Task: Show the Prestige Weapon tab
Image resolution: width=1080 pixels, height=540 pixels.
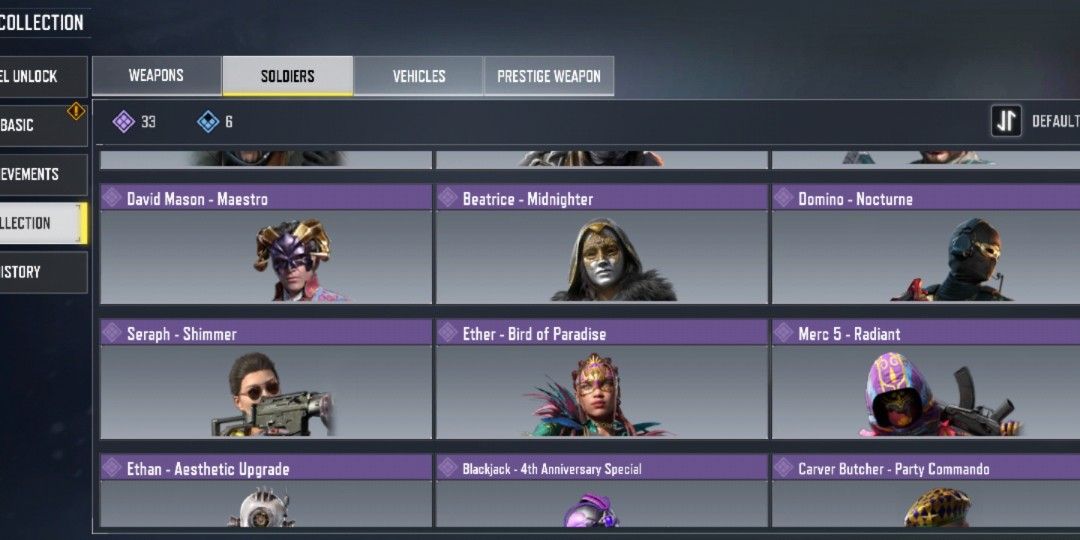Action: click(x=549, y=76)
